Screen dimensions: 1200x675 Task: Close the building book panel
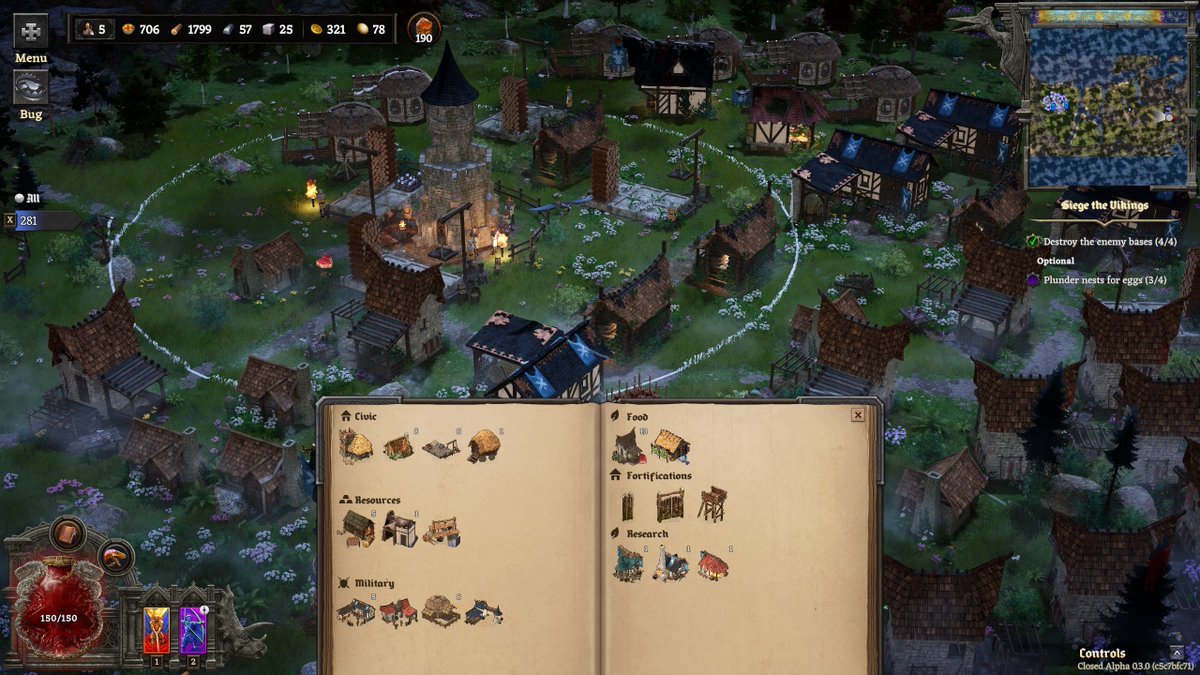(857, 415)
